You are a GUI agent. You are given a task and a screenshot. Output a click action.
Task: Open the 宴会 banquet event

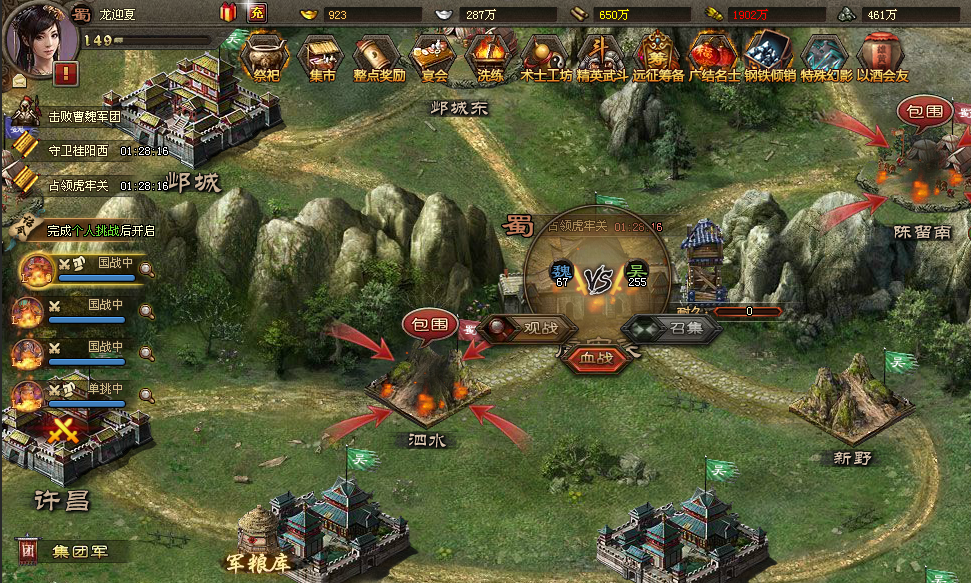point(434,55)
